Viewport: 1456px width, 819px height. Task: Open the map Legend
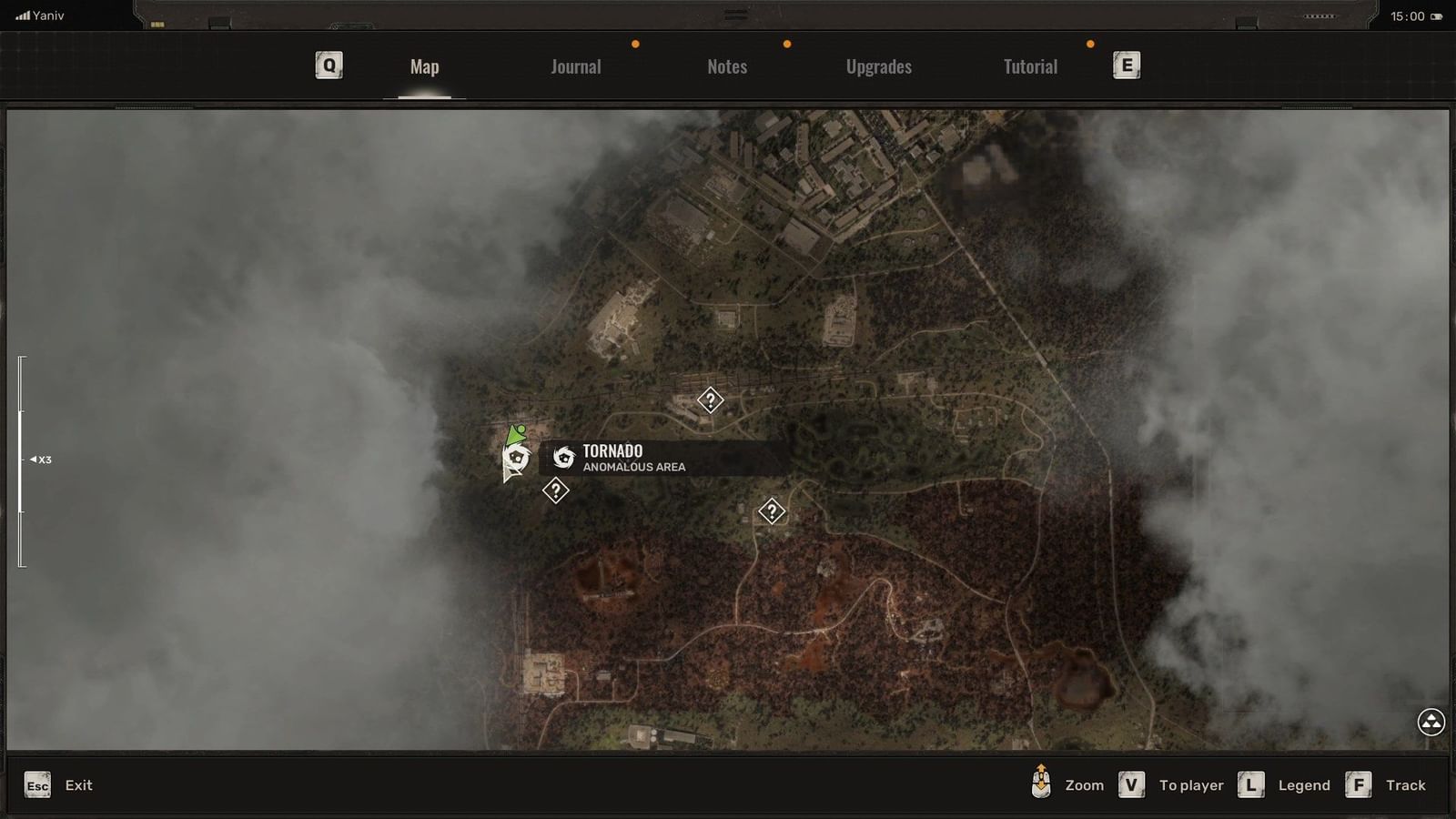1304,784
